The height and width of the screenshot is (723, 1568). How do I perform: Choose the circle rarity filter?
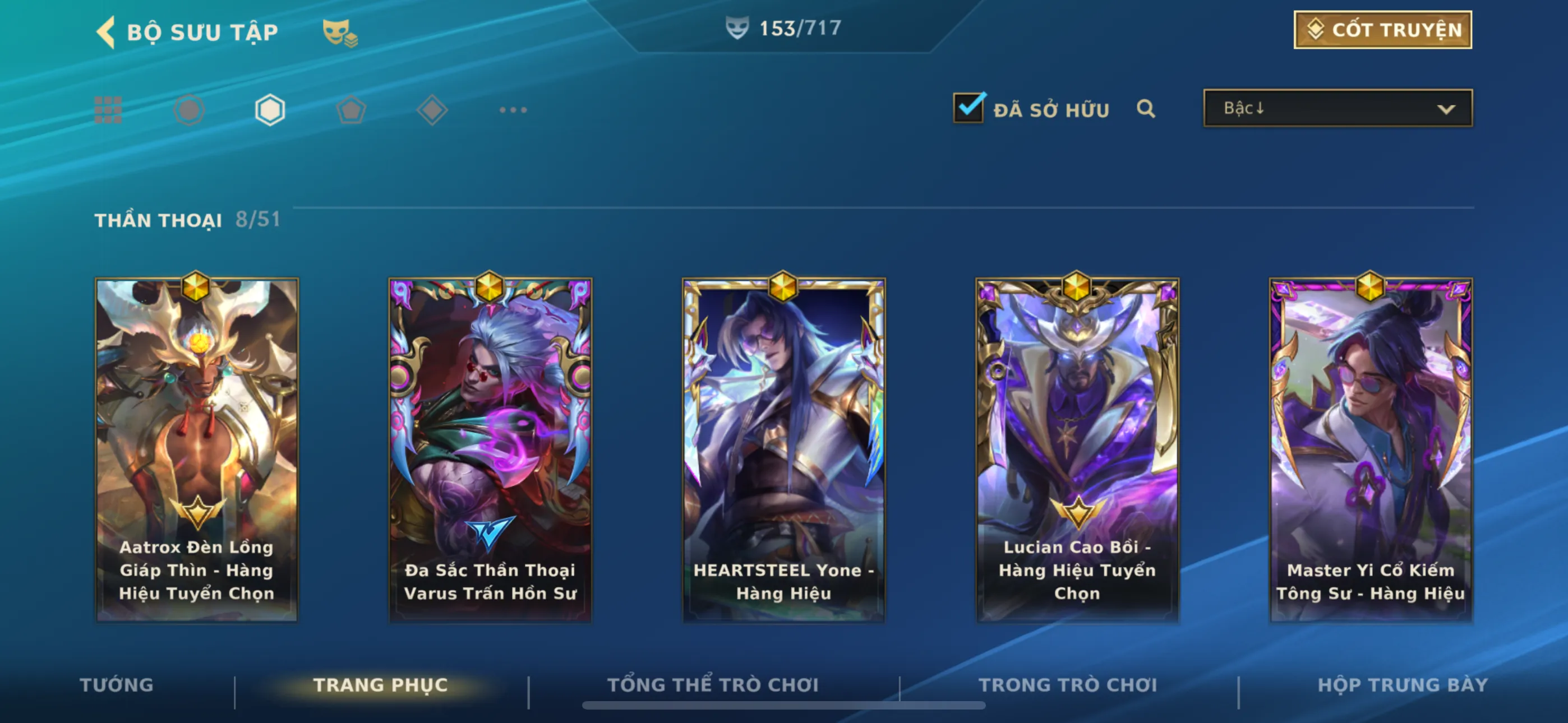point(188,110)
